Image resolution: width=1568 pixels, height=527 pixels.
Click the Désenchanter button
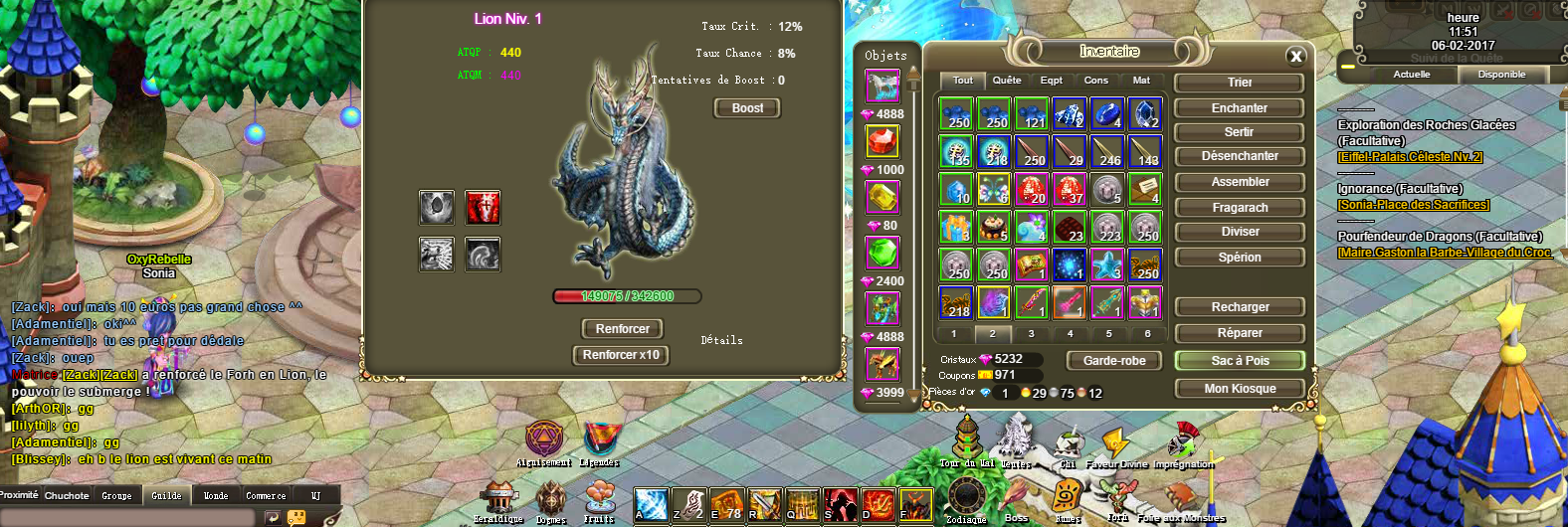coord(1239,156)
